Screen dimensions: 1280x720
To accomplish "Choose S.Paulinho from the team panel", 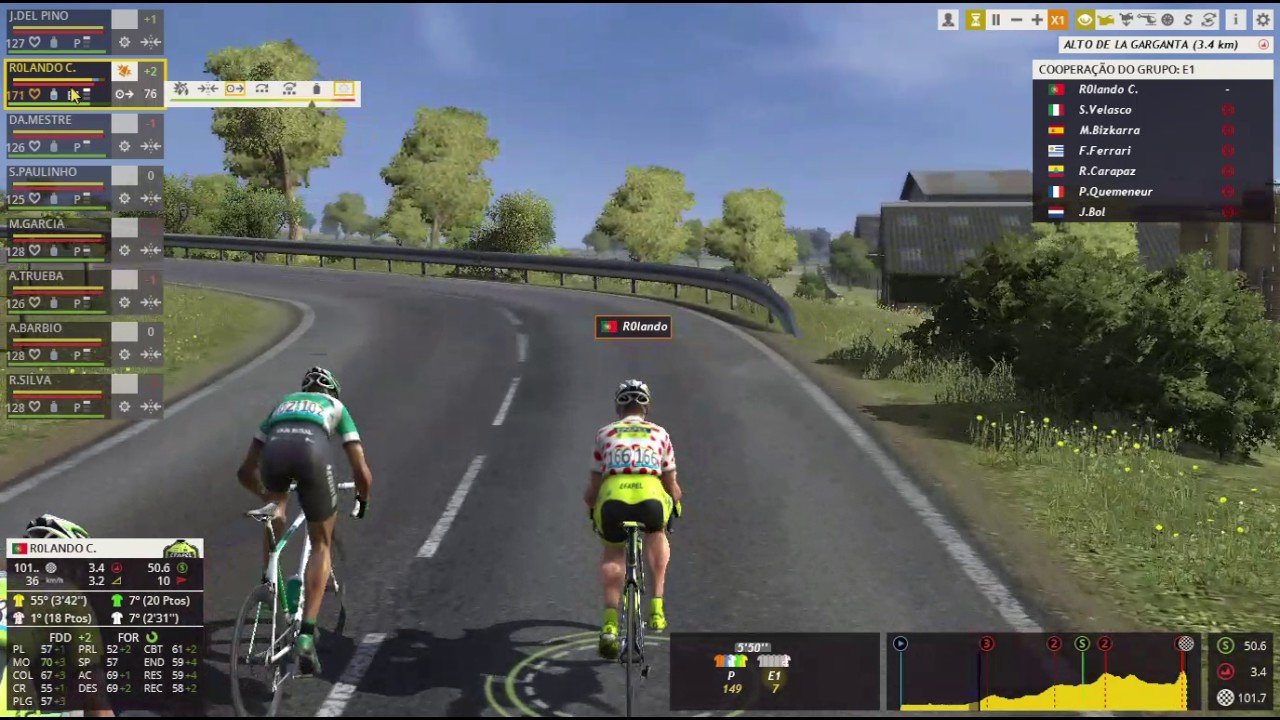I will point(43,172).
